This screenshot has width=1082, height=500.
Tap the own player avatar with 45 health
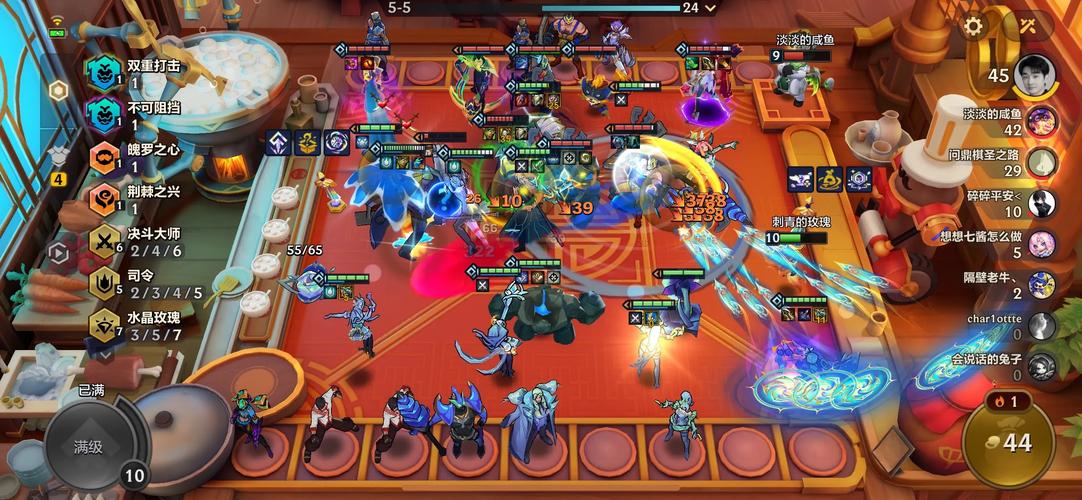(x=1035, y=76)
